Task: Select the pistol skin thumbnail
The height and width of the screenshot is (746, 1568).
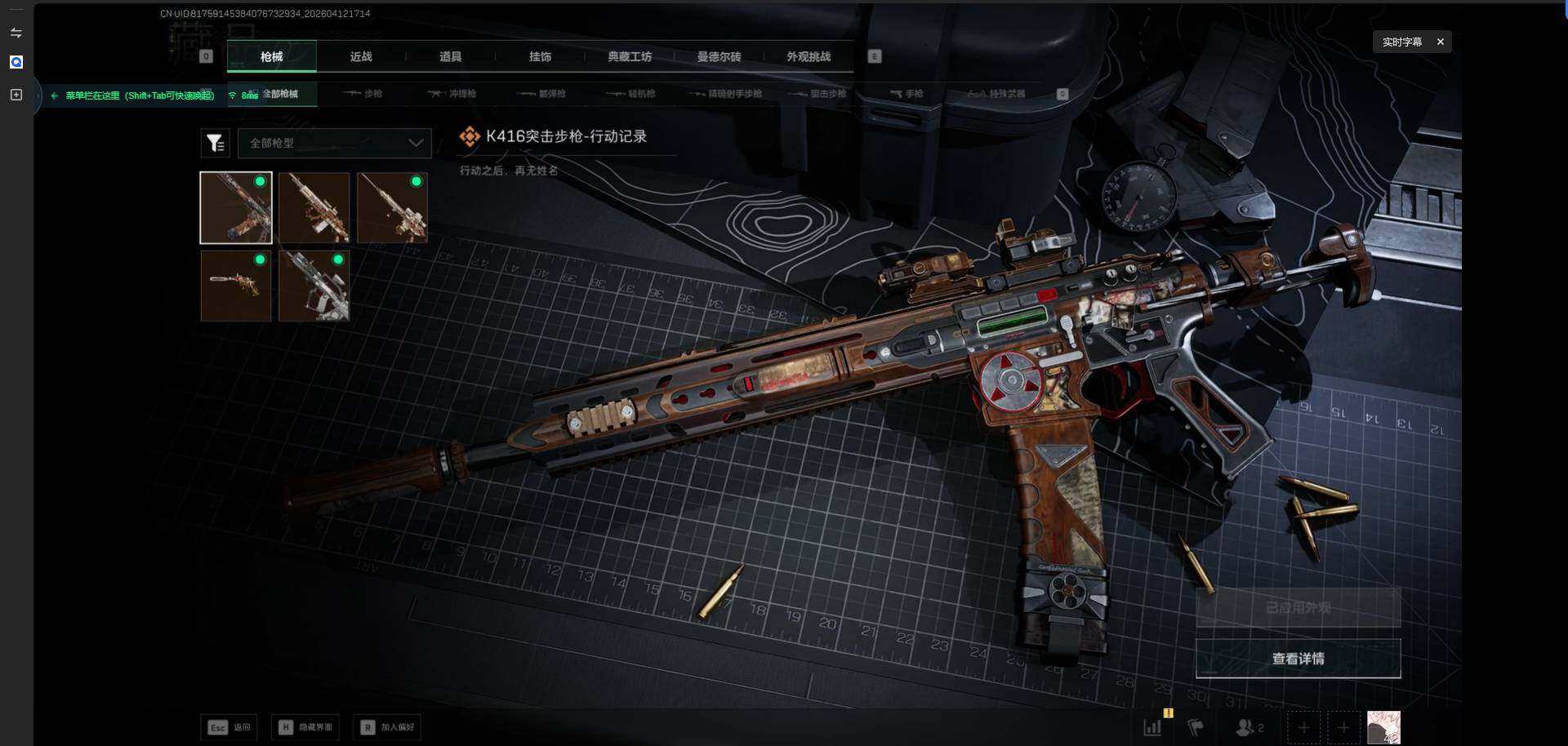Action: click(x=236, y=286)
